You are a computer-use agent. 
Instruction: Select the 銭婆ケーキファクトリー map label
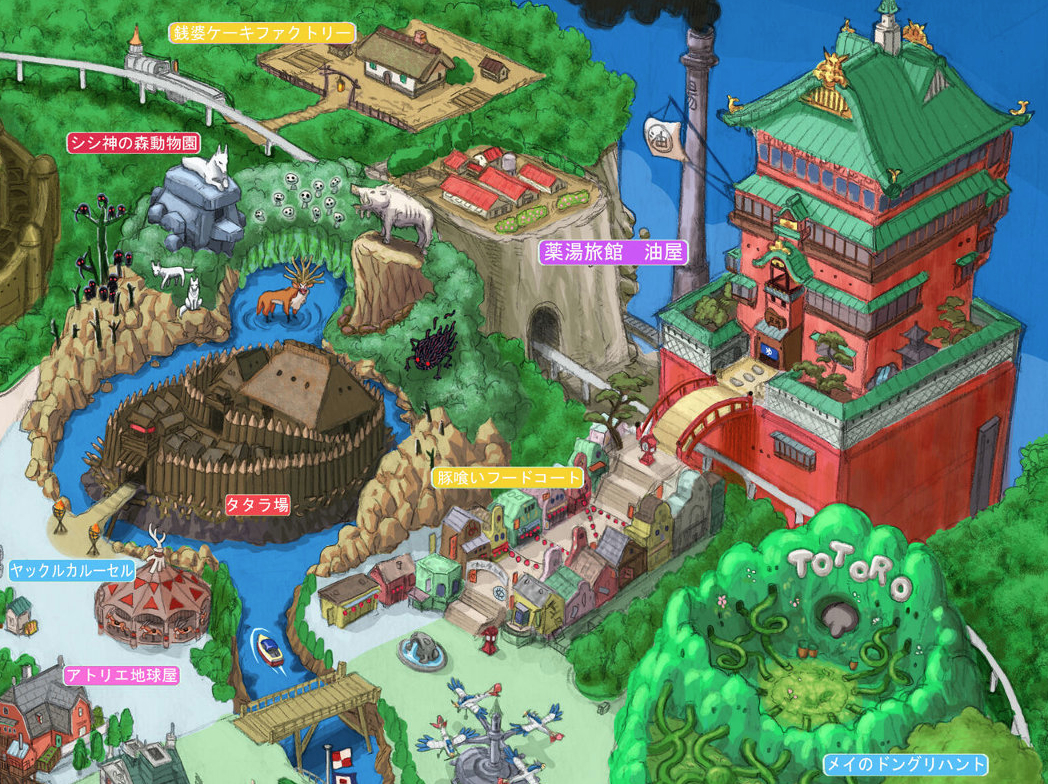[262, 33]
